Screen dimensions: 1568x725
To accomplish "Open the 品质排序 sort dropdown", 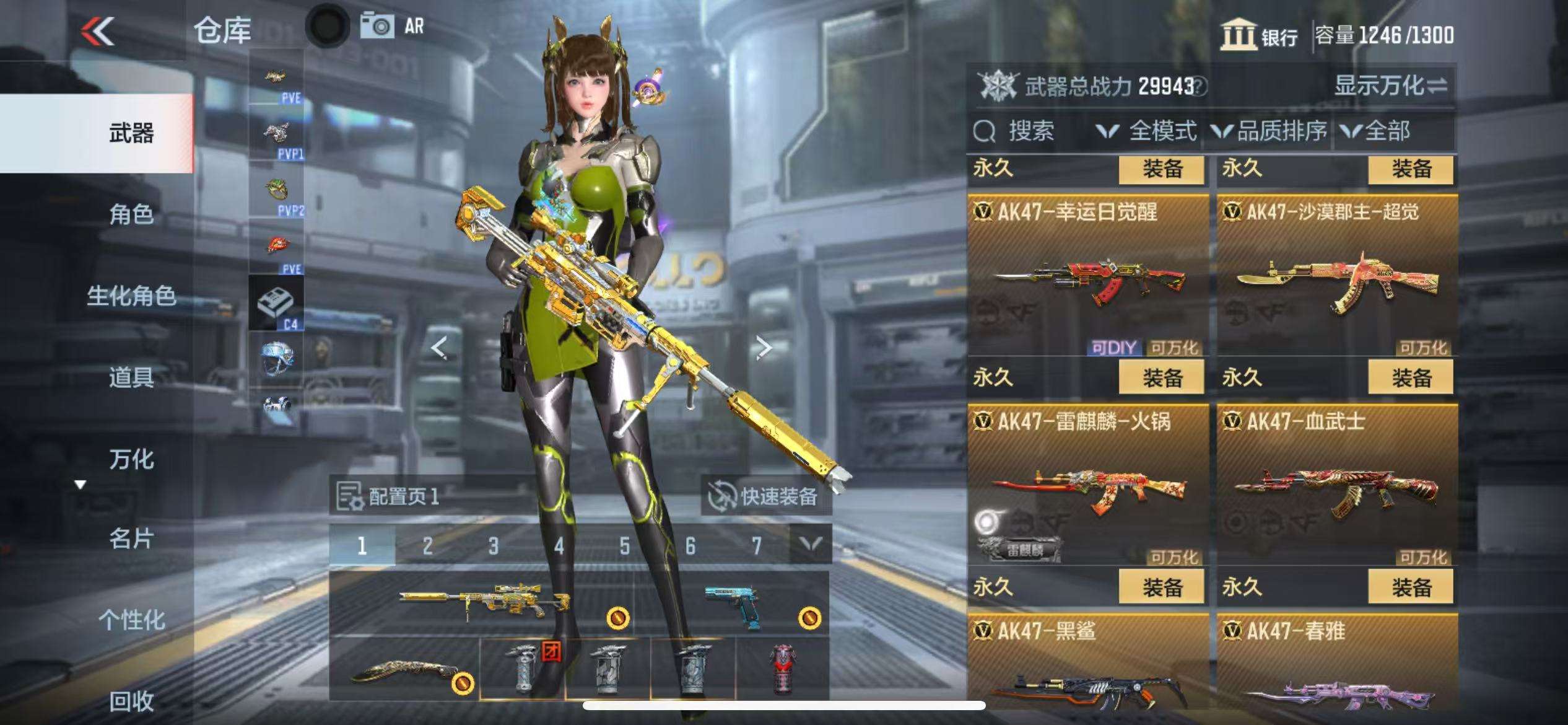I will [x=1269, y=131].
